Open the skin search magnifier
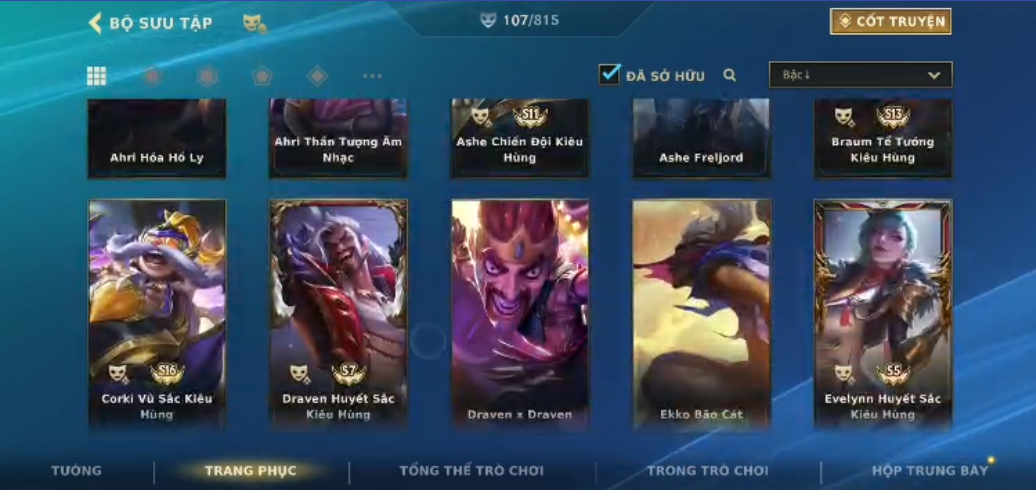Image resolution: width=1036 pixels, height=490 pixels. coord(730,75)
